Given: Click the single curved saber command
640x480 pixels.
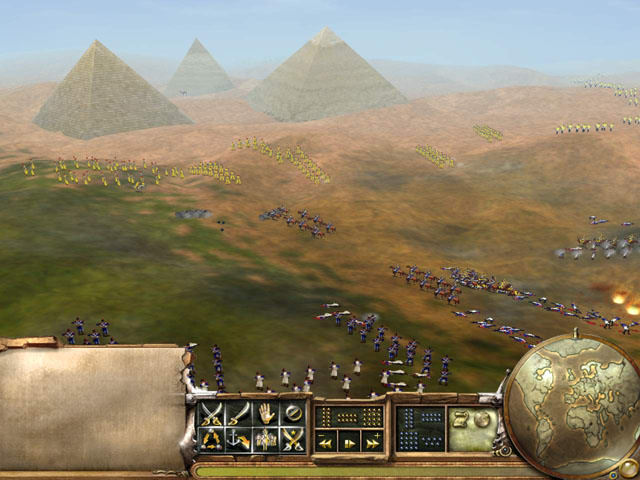Looking at the screenshot, I should click(238, 412).
